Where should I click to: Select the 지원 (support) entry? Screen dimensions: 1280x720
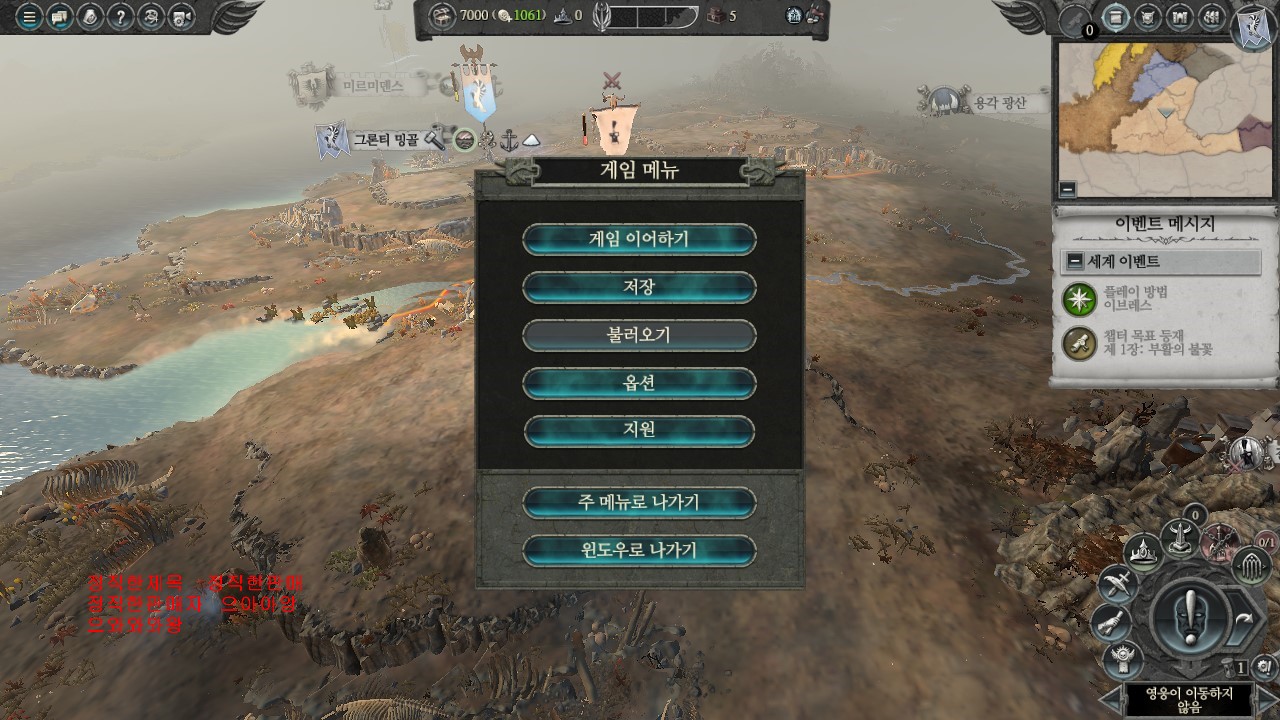[639, 431]
